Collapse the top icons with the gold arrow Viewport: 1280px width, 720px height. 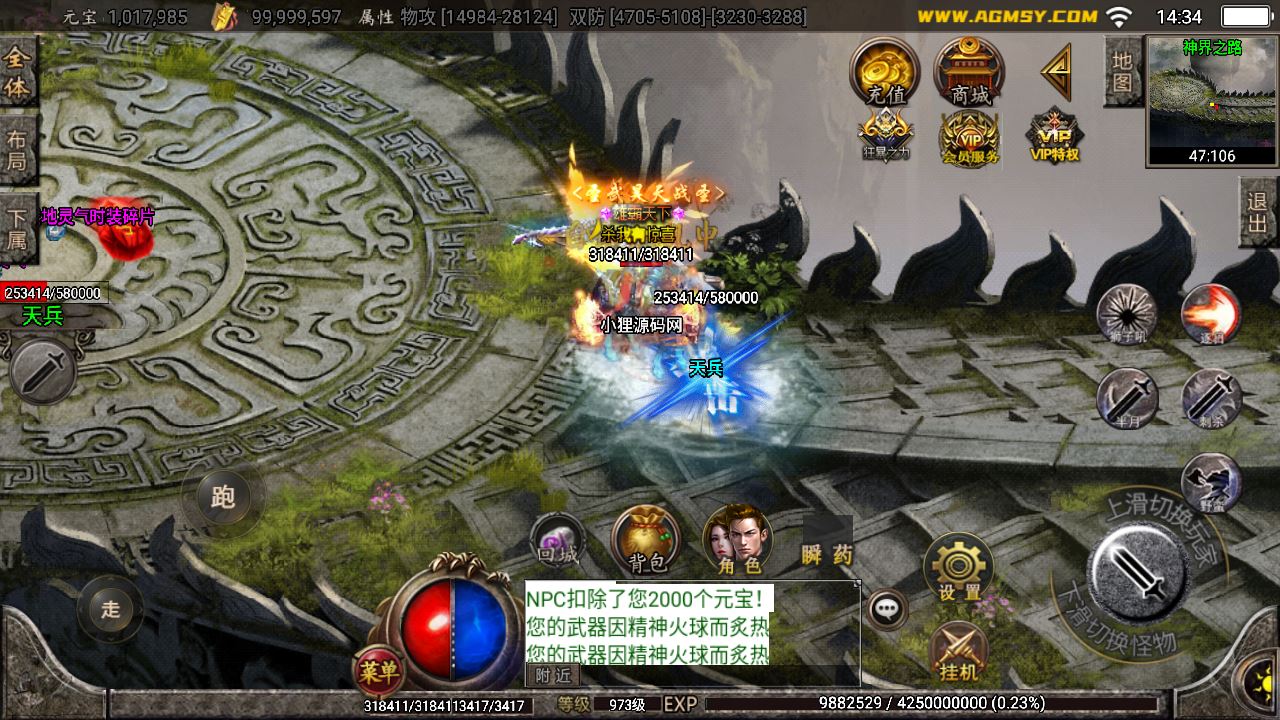point(1055,72)
